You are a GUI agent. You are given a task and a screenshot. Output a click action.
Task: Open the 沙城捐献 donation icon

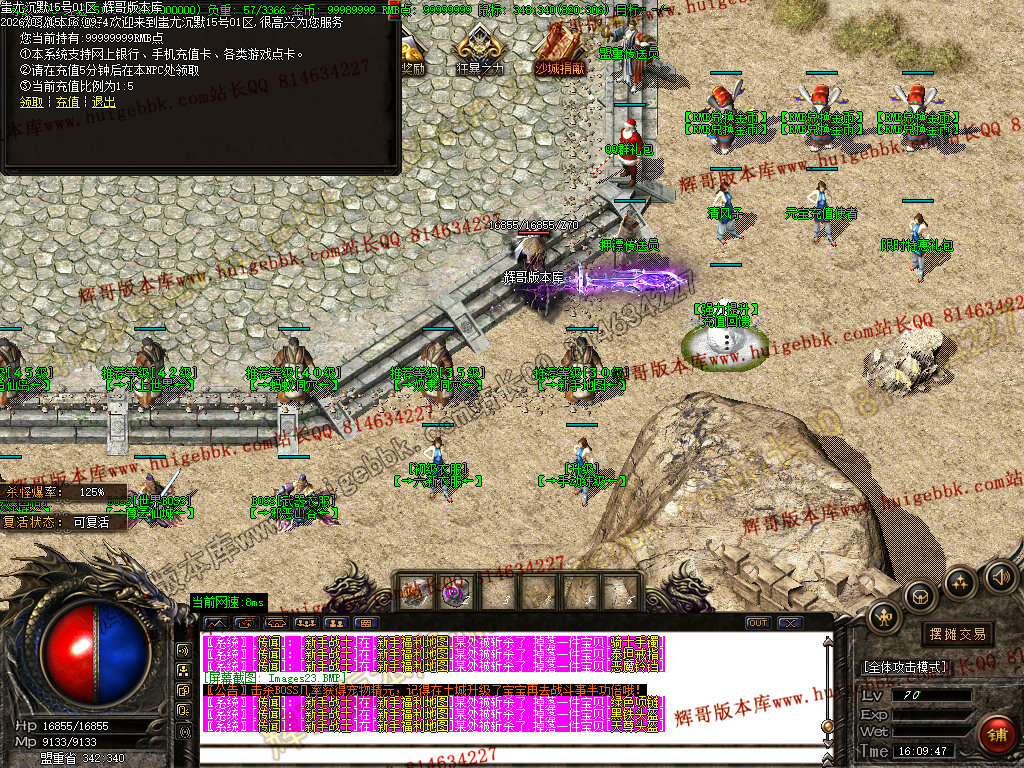(559, 49)
